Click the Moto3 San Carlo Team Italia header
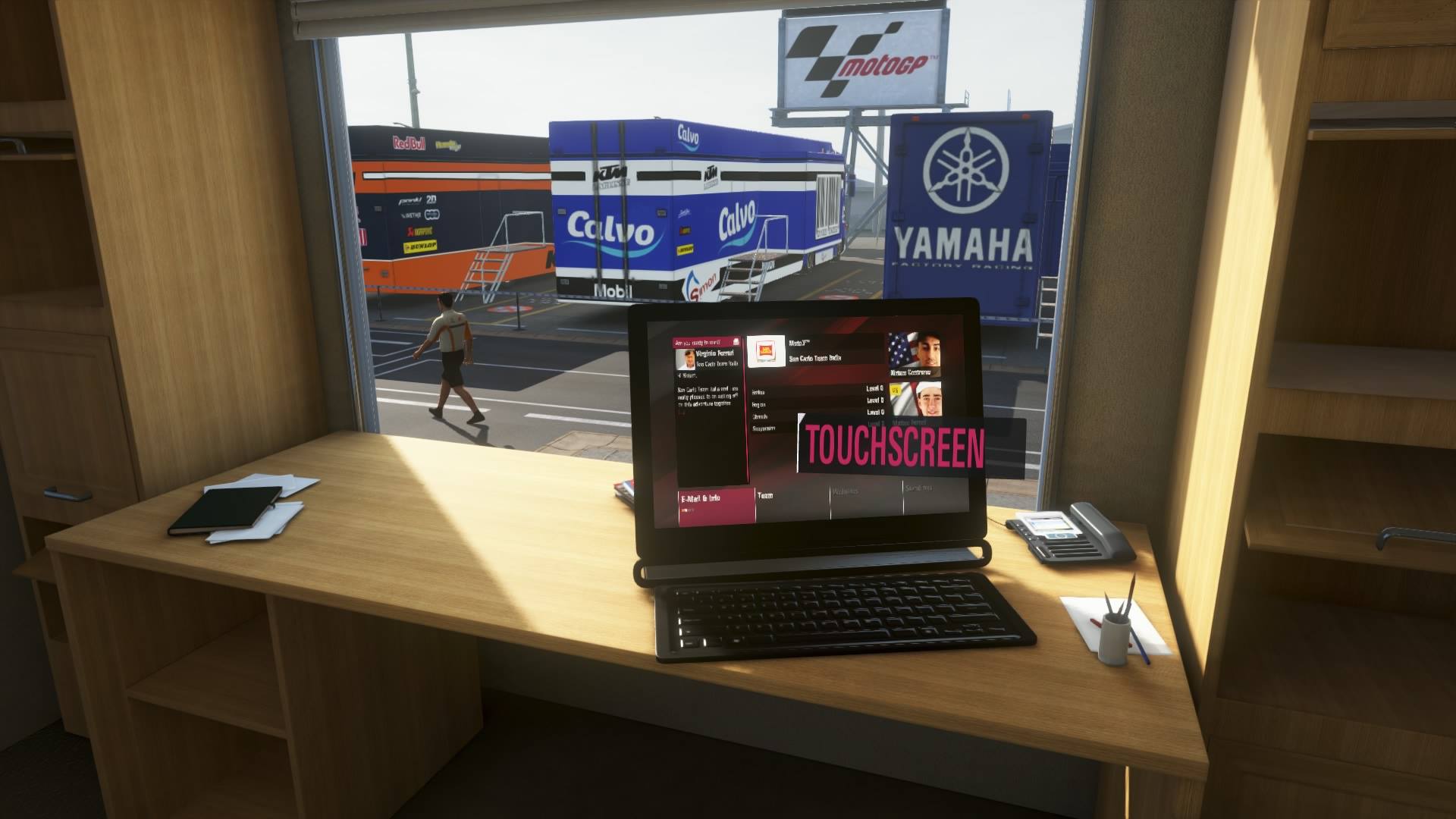Viewport: 1456px width, 819px height. (814, 350)
